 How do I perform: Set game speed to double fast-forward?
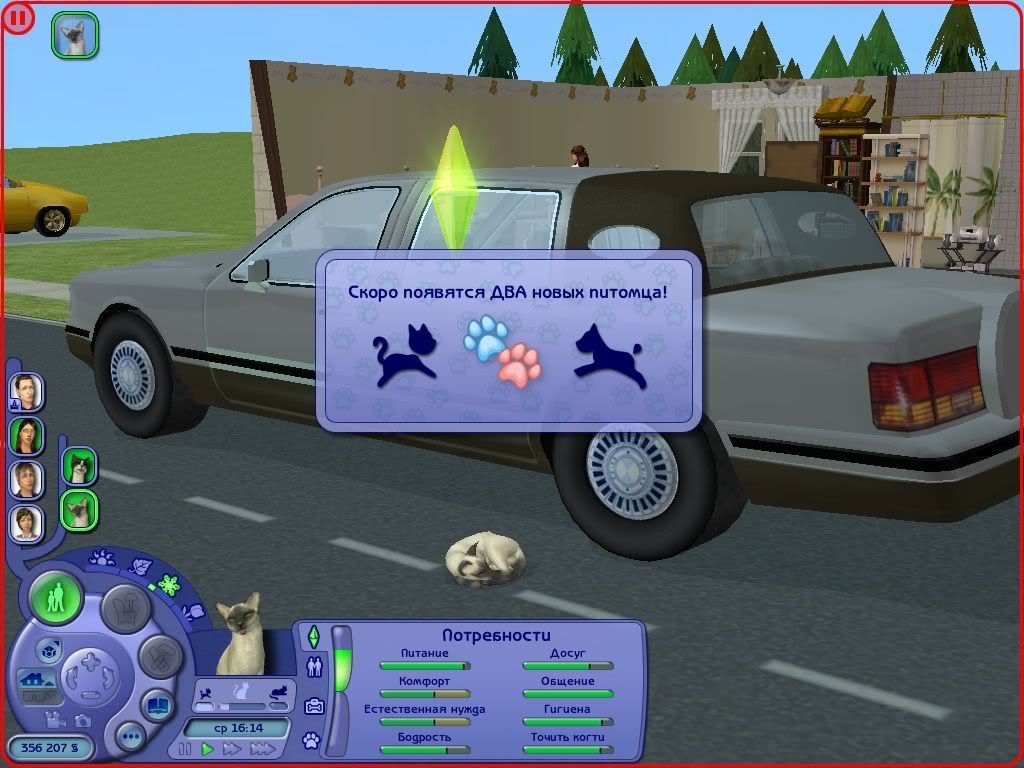(x=233, y=748)
